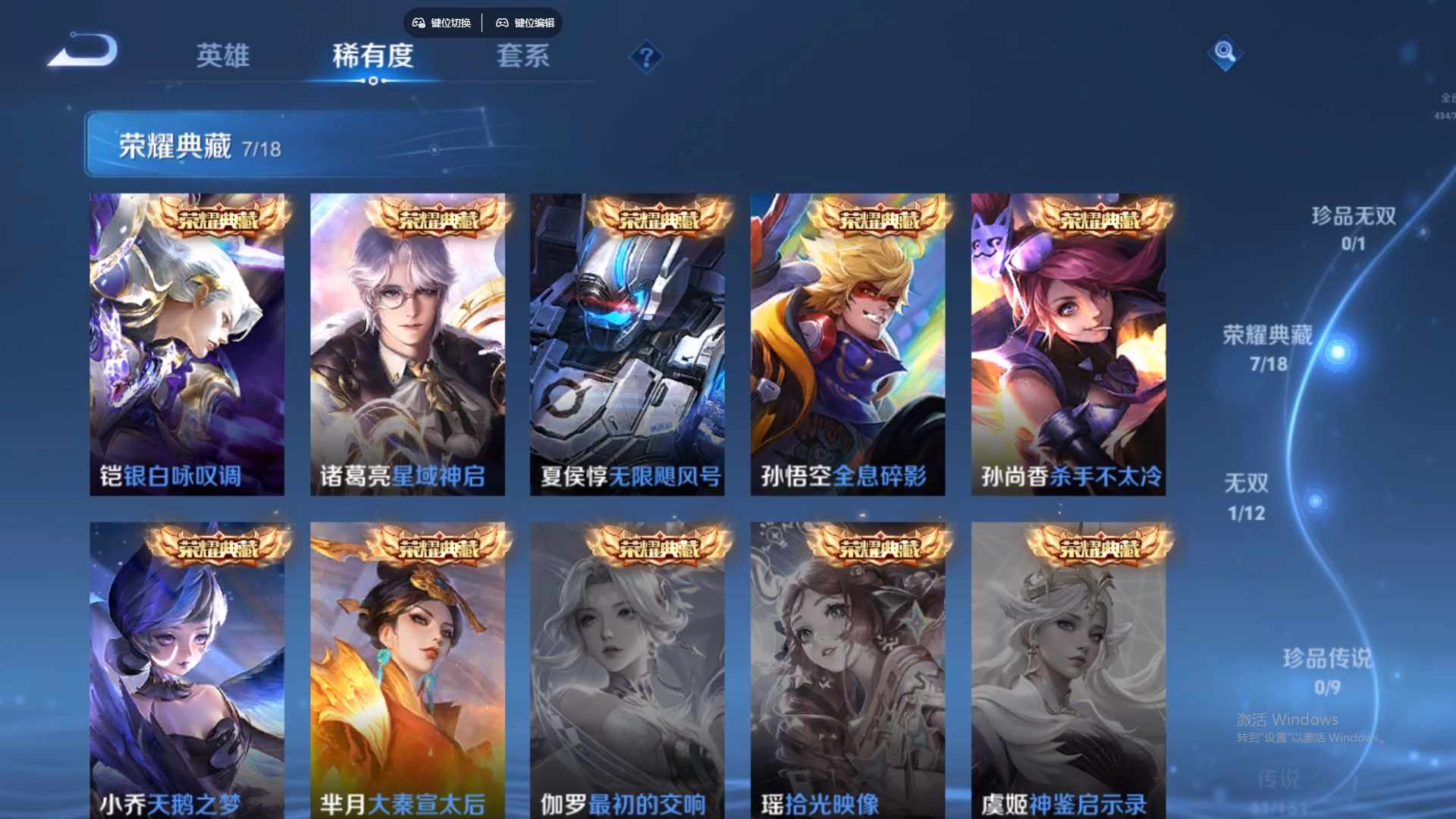Select the 荣耀典藏 section header

(x=175, y=145)
